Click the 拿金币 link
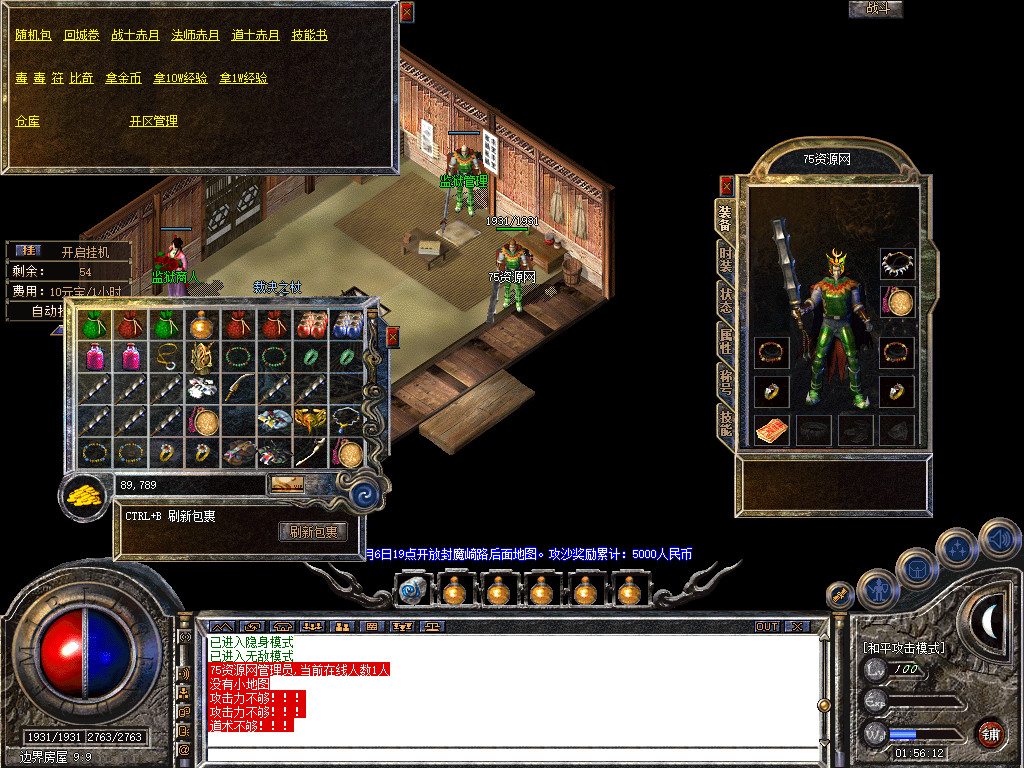 [123, 78]
